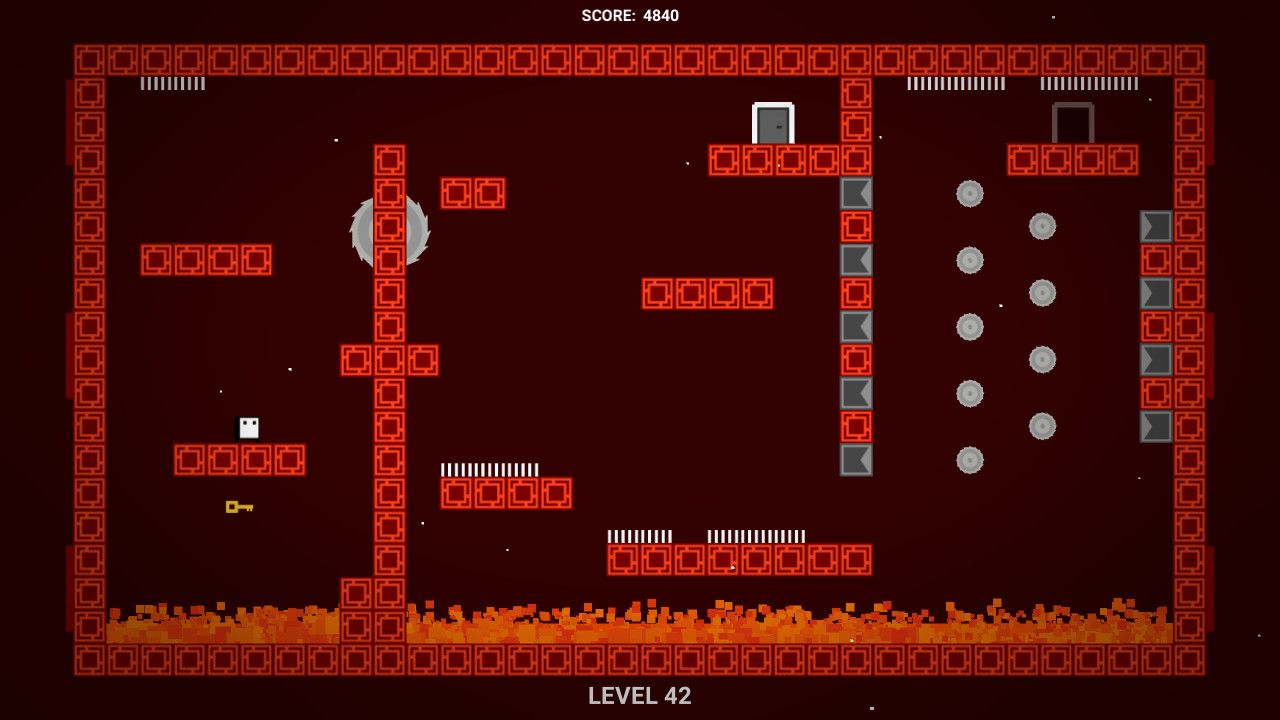Click the bottom saw blade of the inner column
Viewport: 1280px width, 720px height.
tap(968, 457)
